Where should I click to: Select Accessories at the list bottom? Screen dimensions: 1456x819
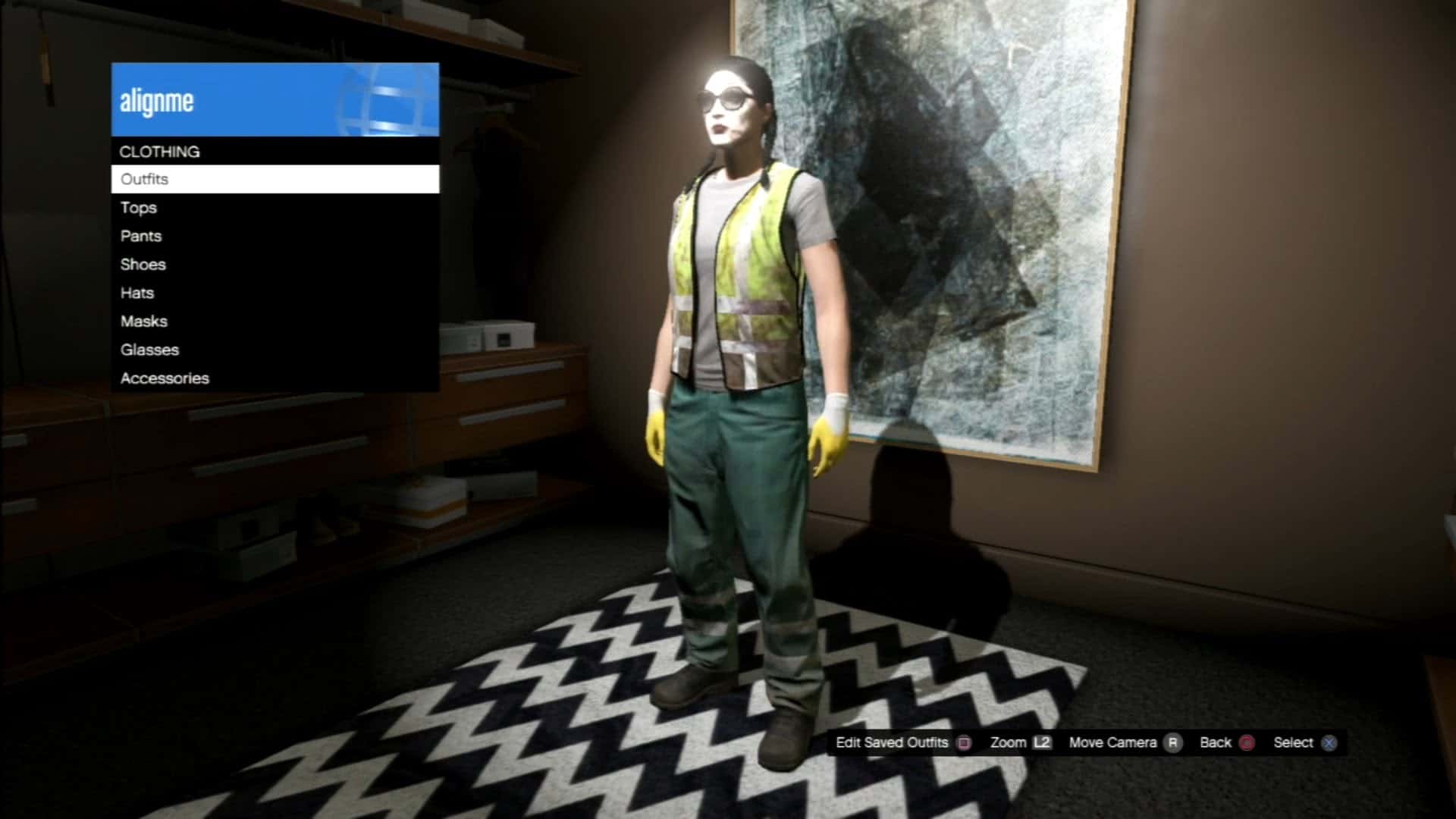[x=165, y=378]
